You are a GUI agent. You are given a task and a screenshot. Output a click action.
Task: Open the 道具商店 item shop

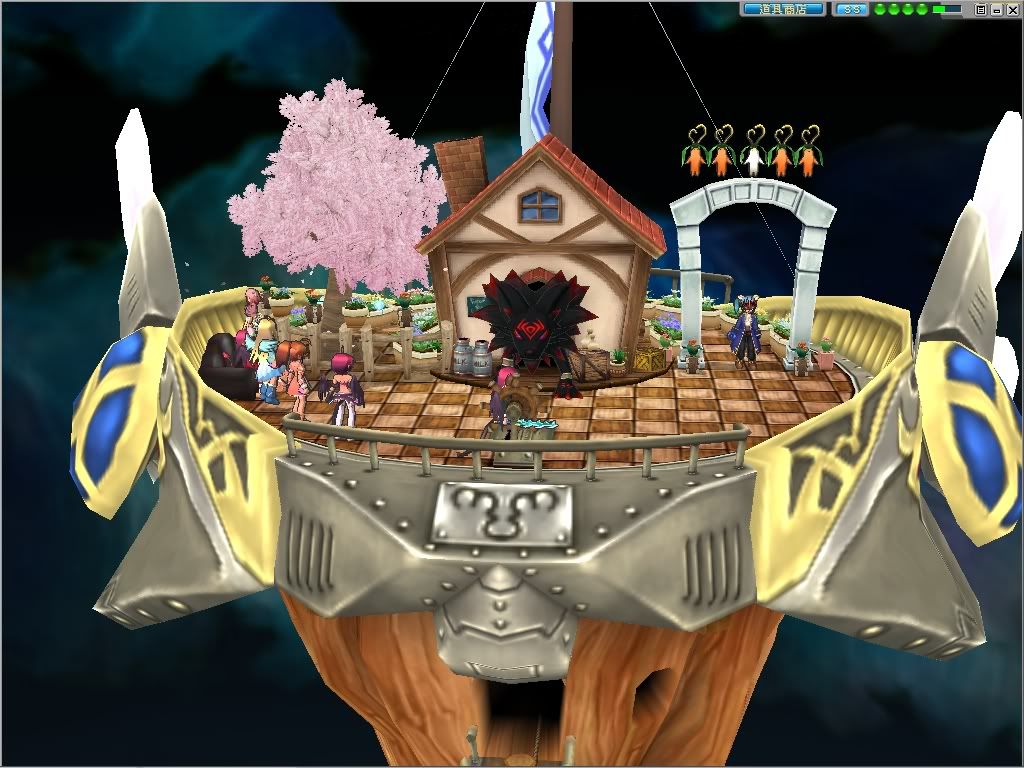783,9
